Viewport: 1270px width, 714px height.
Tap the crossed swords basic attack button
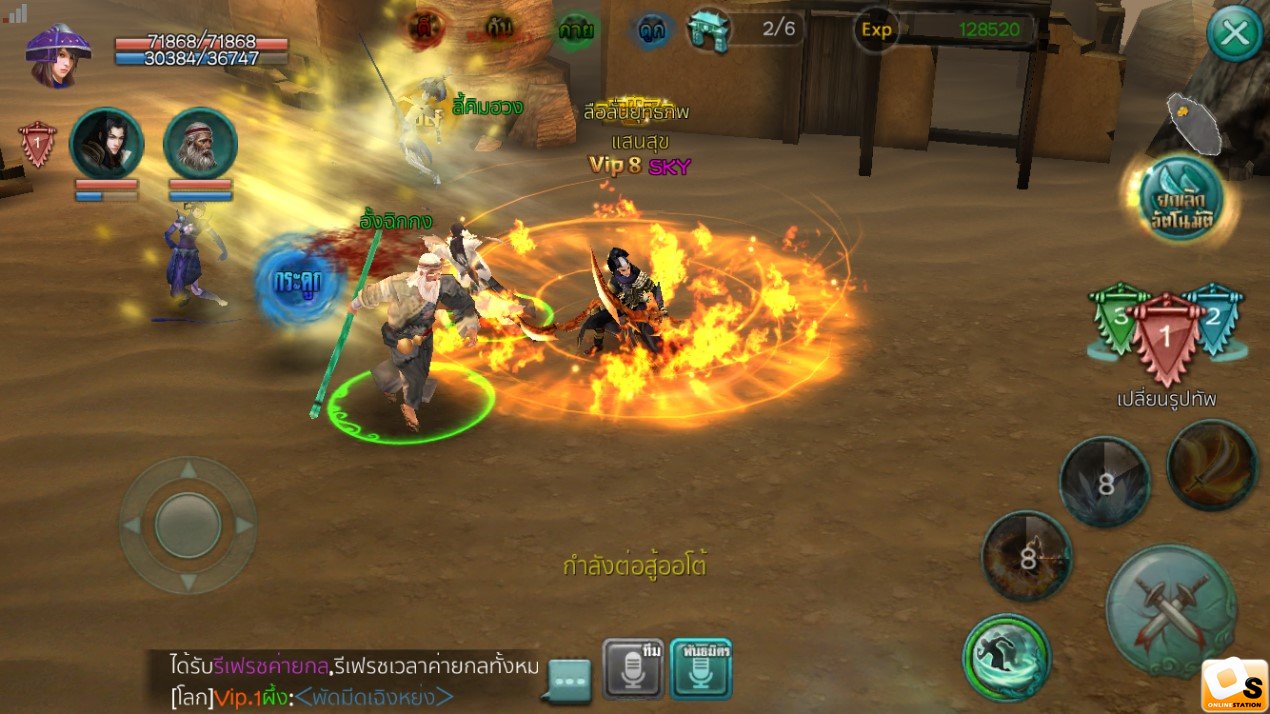pyautogui.click(x=1170, y=608)
